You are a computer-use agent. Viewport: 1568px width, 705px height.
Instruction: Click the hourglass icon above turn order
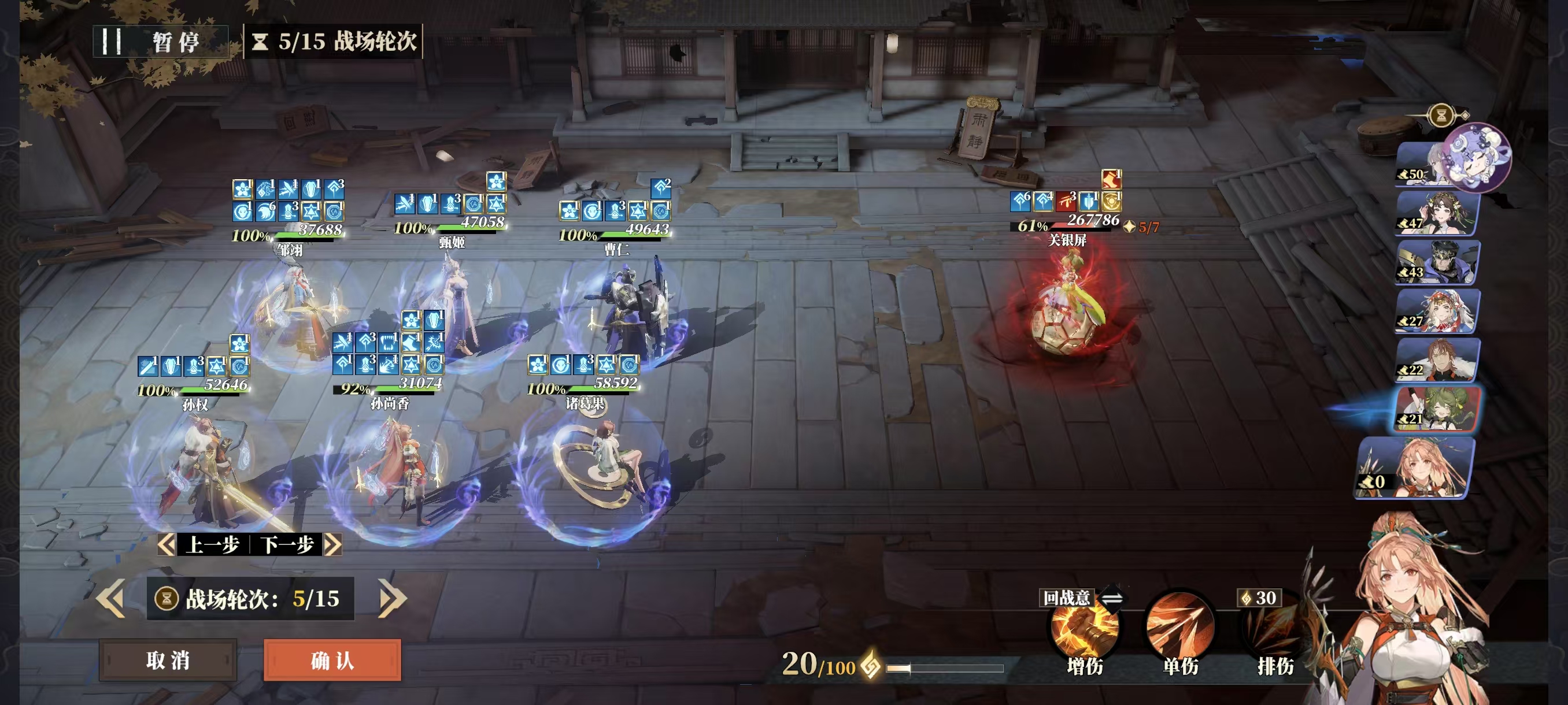coord(1441,115)
